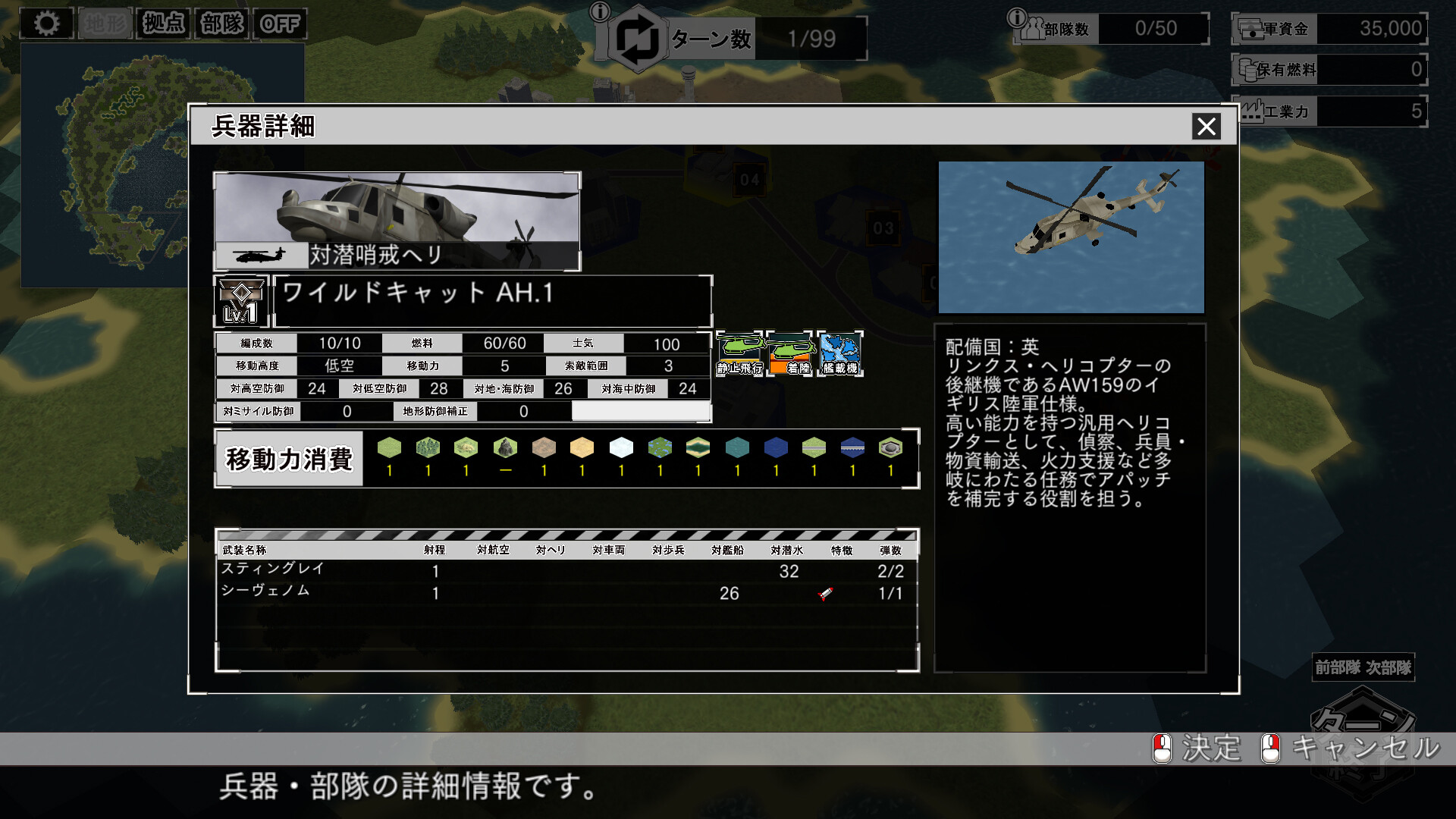Viewport: 1456px width, 819px height.
Task: Select the 着陸 (landing) helicopter icon
Action: click(791, 354)
